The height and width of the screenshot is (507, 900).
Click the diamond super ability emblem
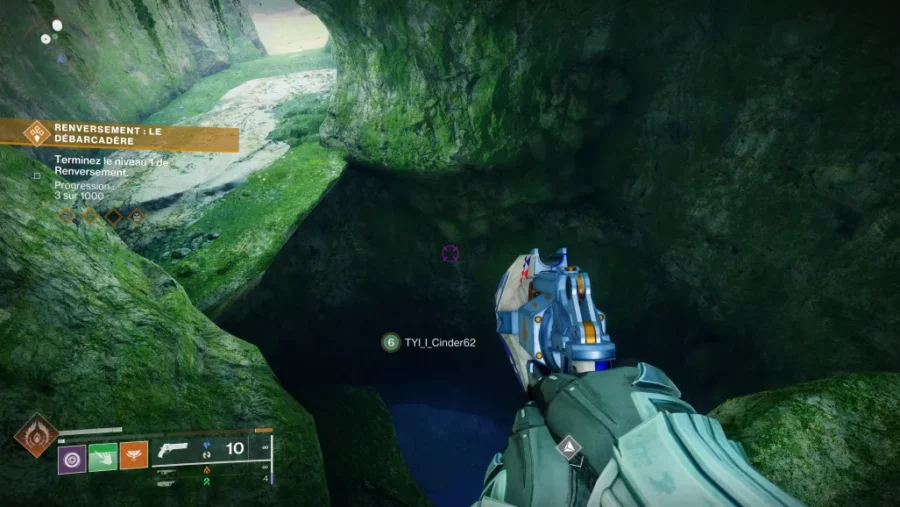36,436
